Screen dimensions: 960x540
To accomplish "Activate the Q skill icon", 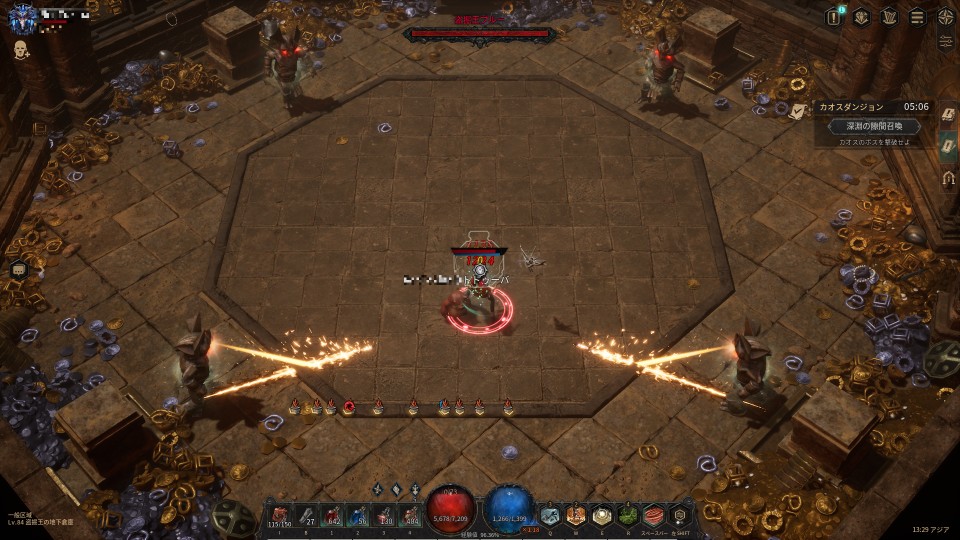I will 550,515.
